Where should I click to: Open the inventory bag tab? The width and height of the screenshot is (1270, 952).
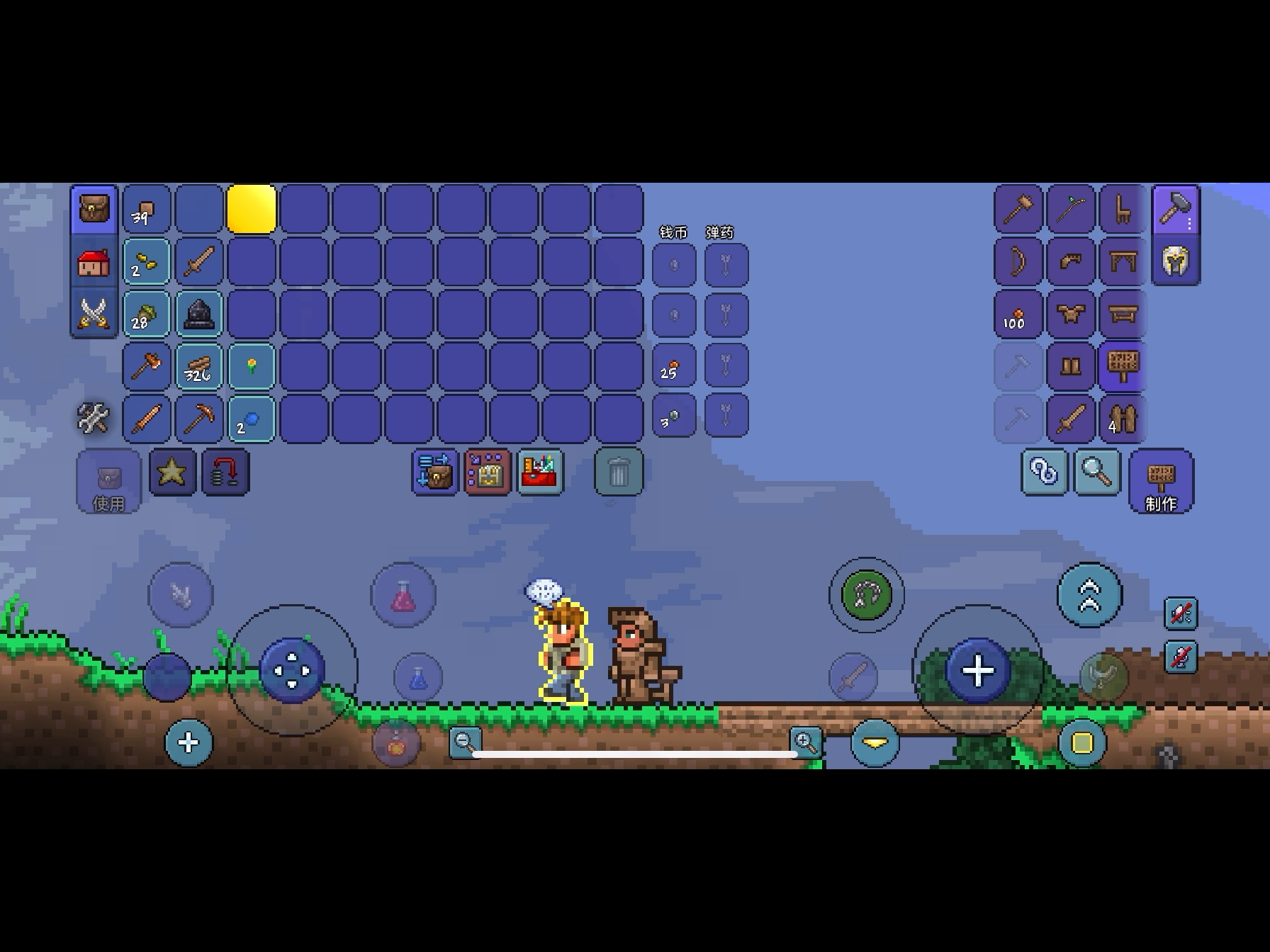(94, 210)
